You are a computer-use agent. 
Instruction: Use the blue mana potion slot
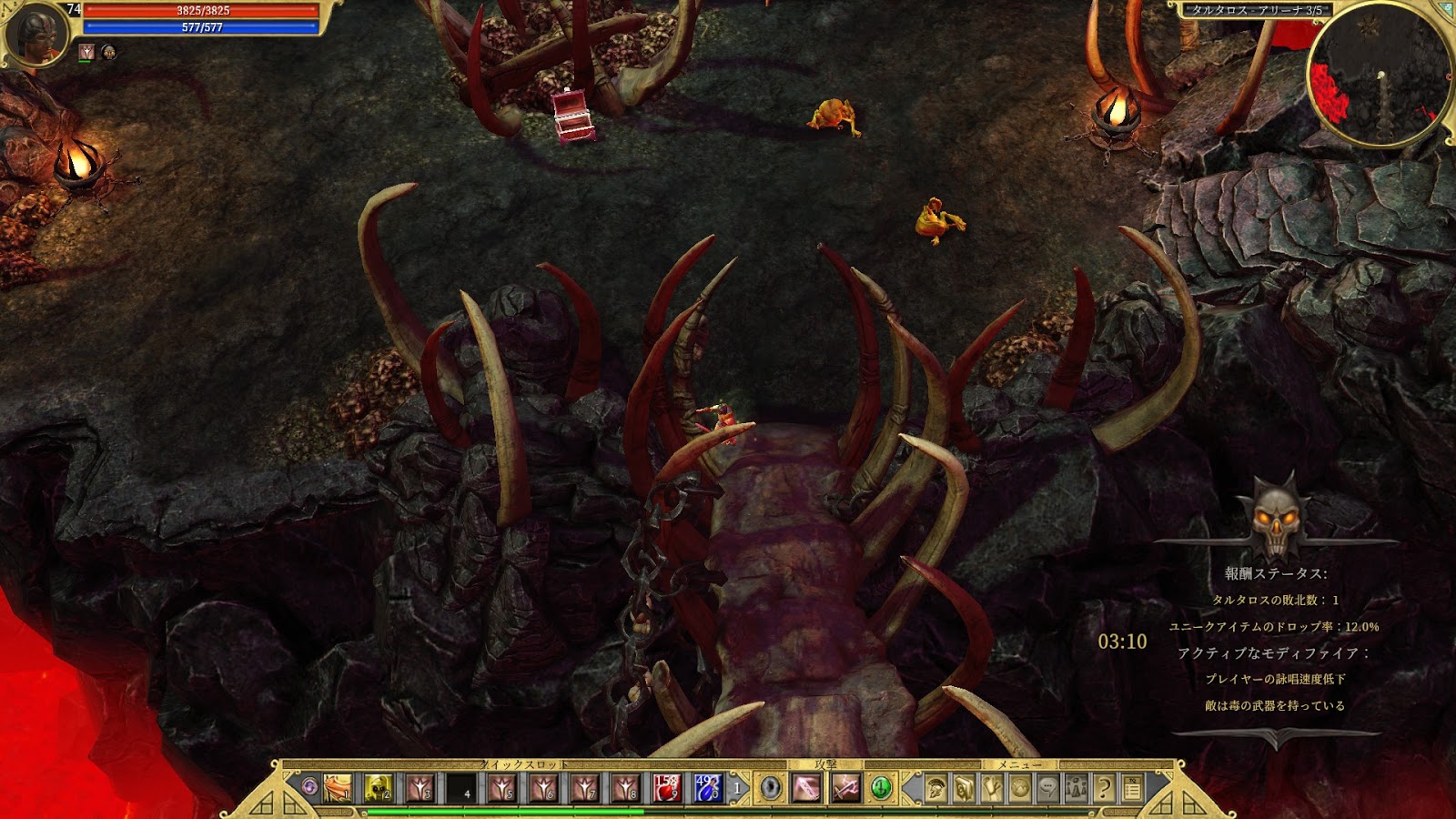tap(707, 788)
